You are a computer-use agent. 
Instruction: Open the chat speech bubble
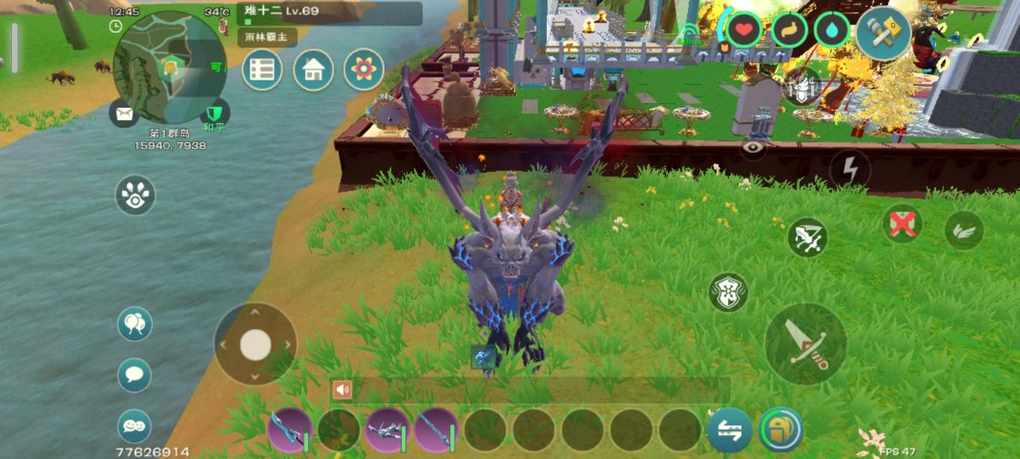pos(135,375)
